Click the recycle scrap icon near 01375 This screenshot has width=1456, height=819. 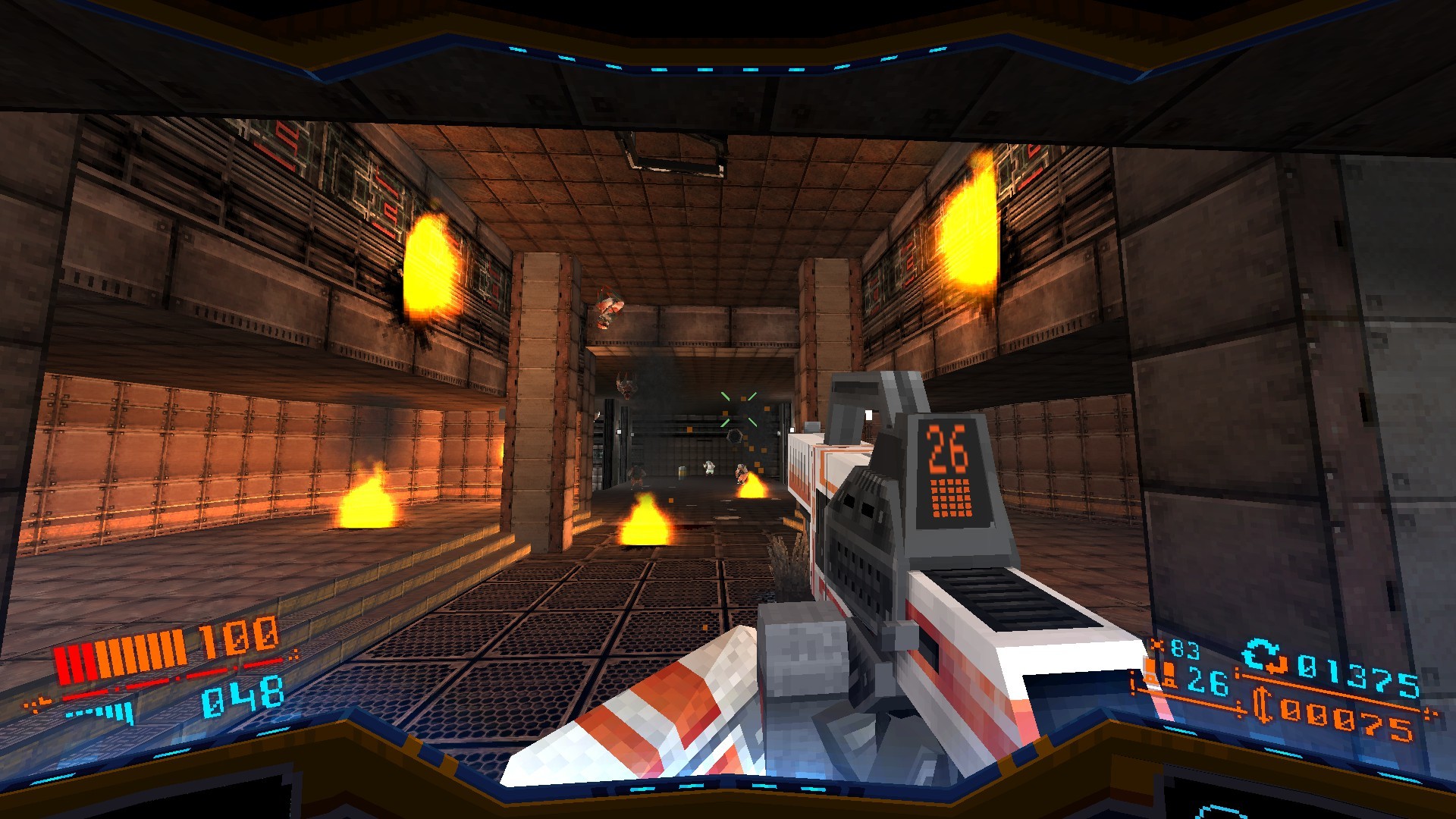[1263, 654]
